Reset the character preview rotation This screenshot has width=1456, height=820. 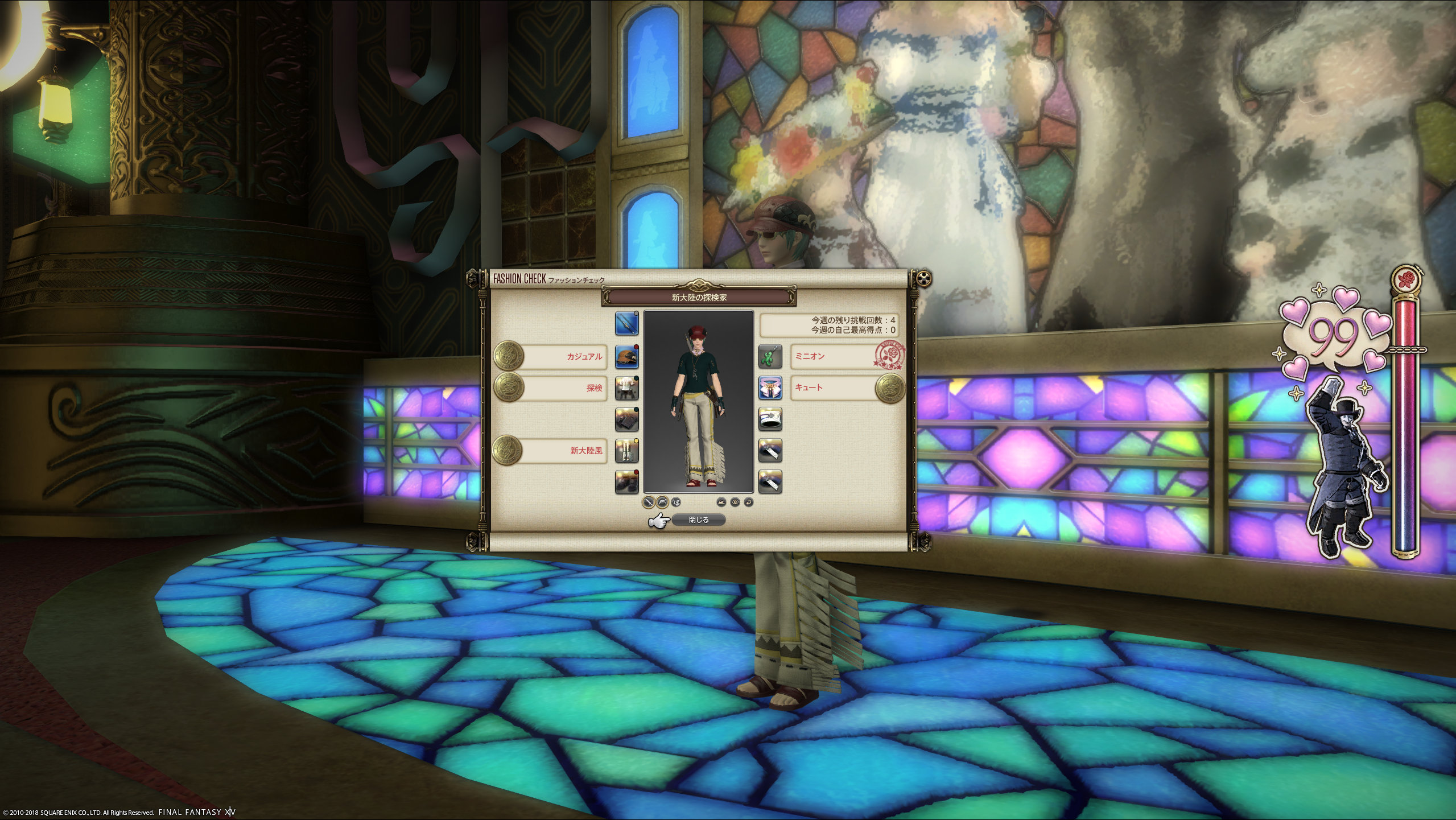pos(749,502)
